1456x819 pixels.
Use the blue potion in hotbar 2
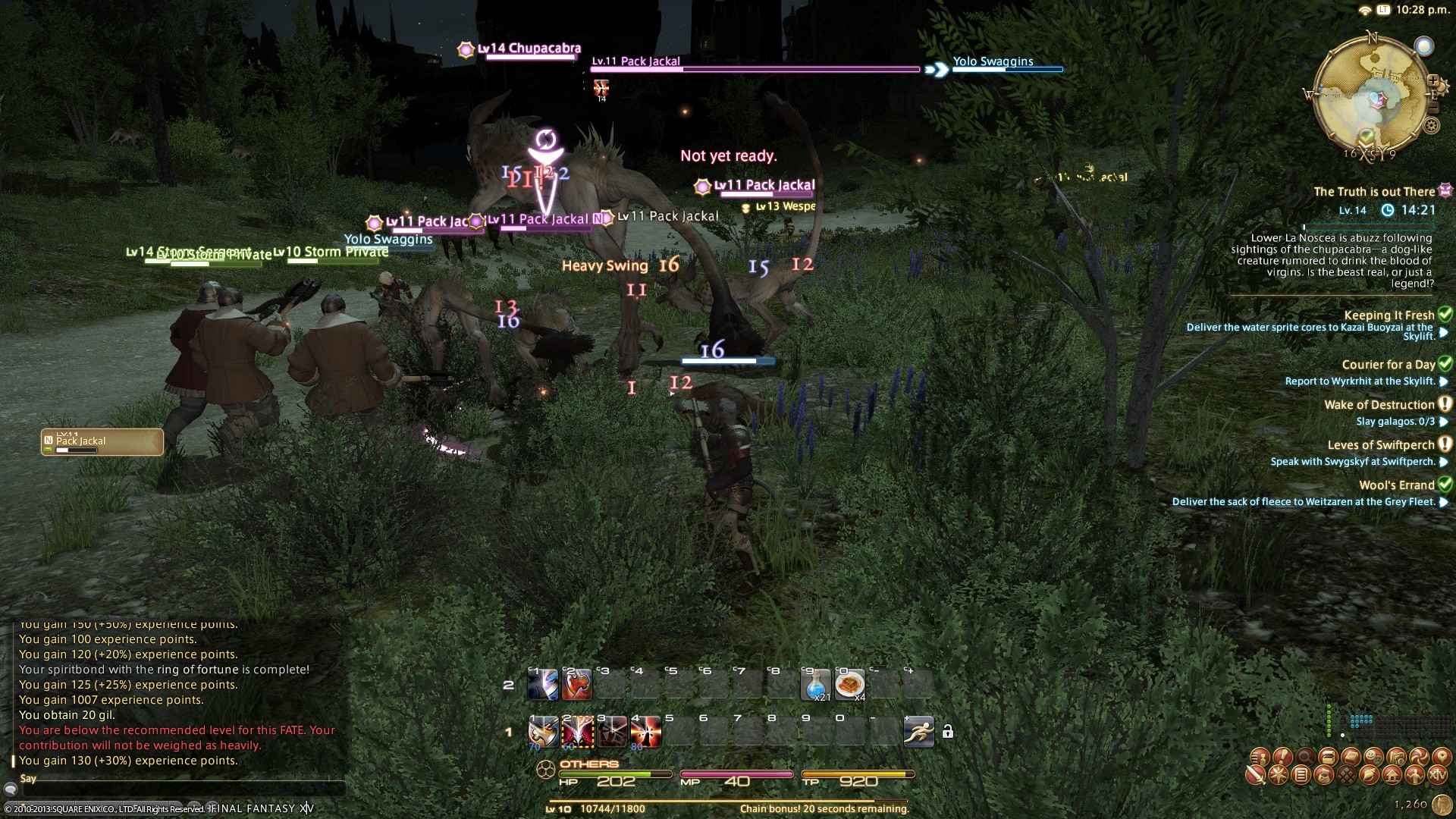point(816,685)
